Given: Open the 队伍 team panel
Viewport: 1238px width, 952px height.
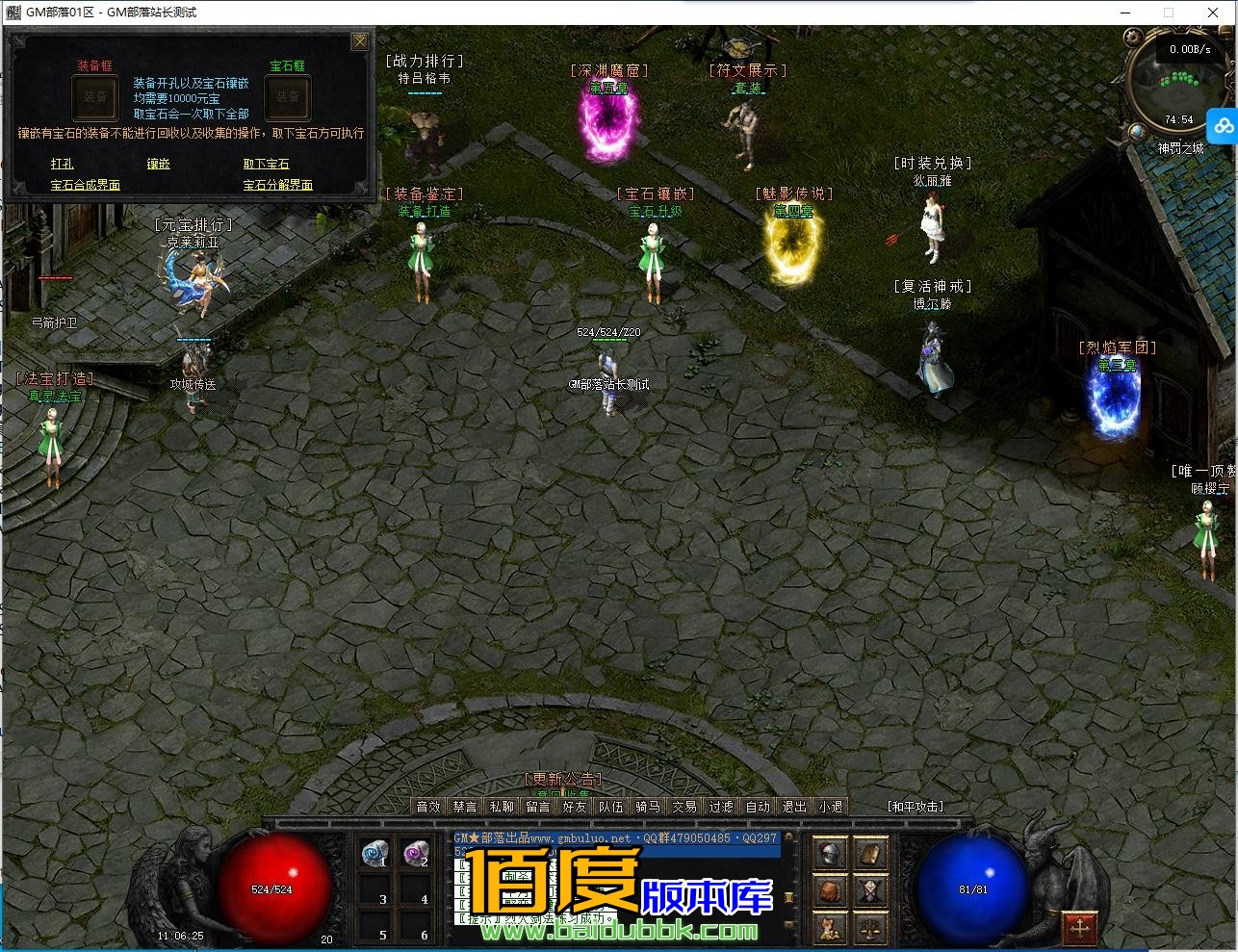Looking at the screenshot, I should tap(611, 807).
